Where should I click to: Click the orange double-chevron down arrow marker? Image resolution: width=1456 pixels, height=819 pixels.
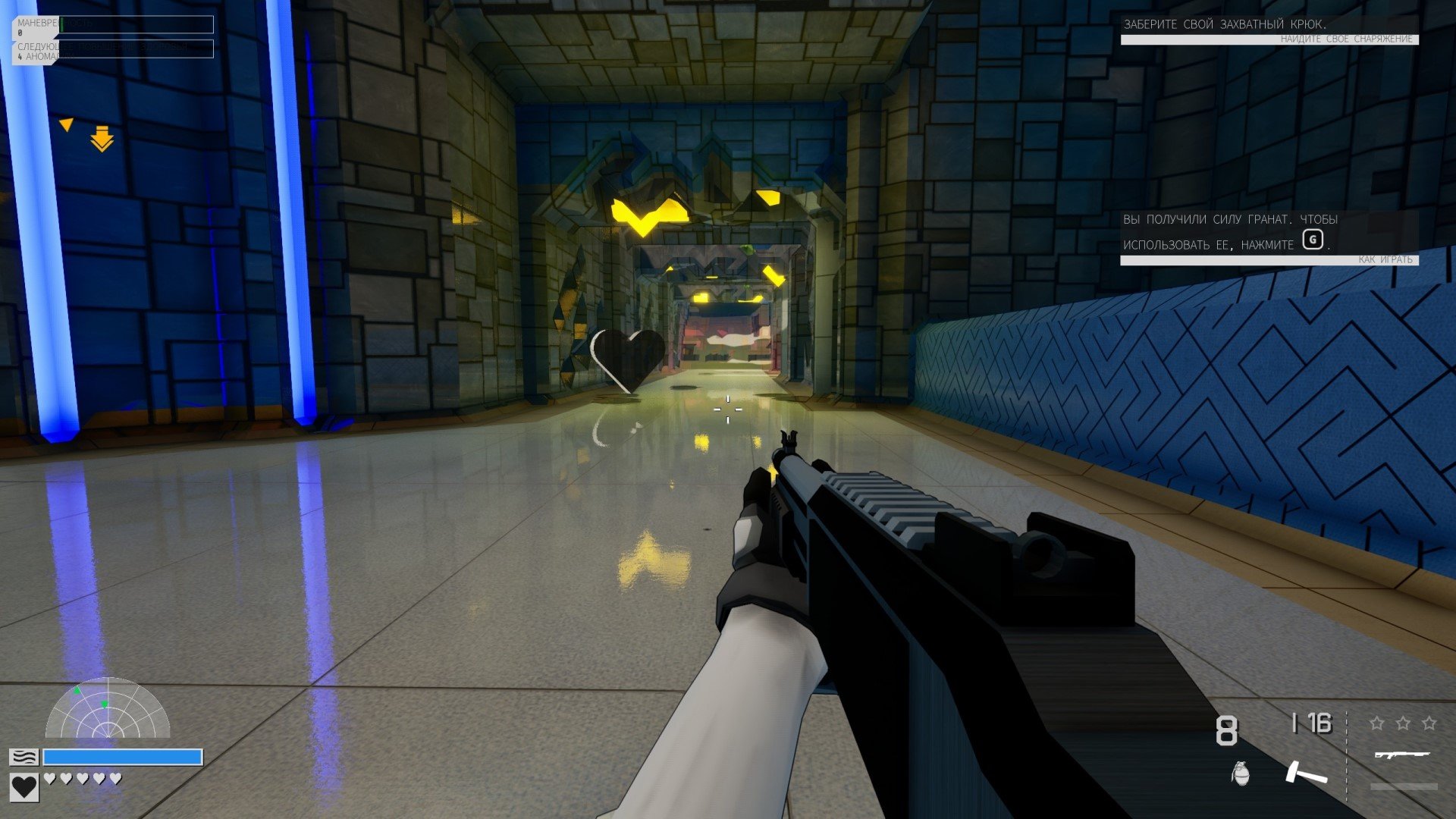[102, 140]
